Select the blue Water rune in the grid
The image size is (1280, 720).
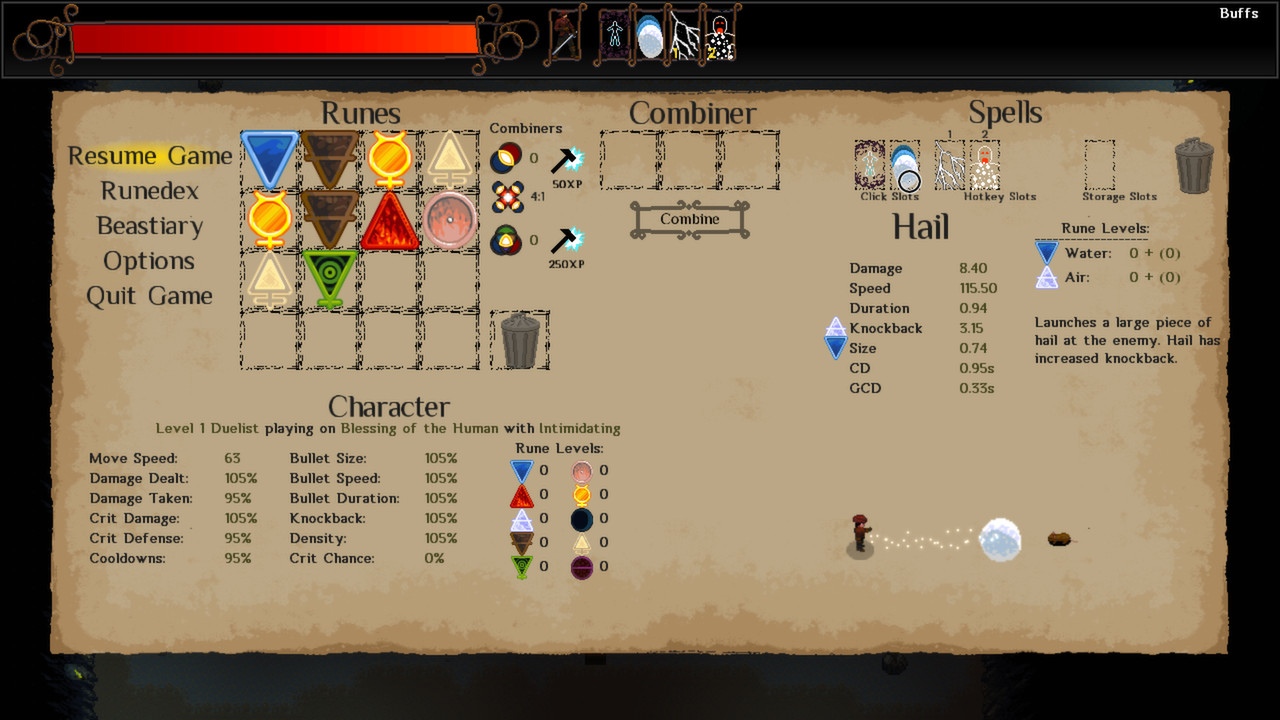(268, 158)
